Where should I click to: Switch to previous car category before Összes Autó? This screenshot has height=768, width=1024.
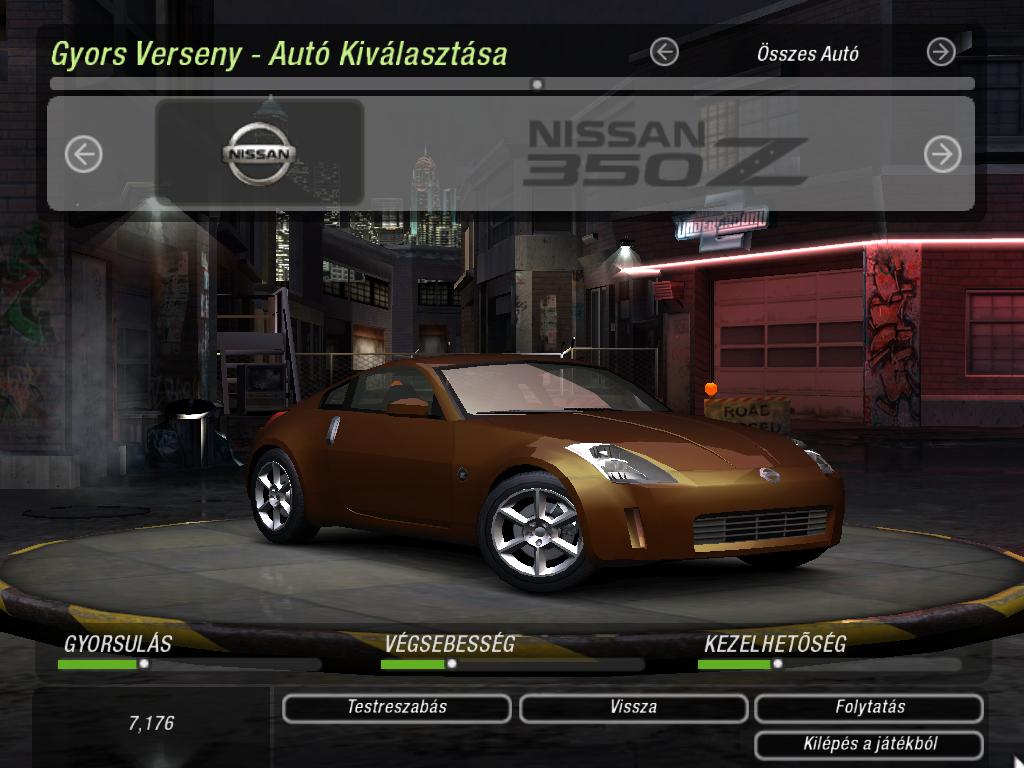(664, 52)
